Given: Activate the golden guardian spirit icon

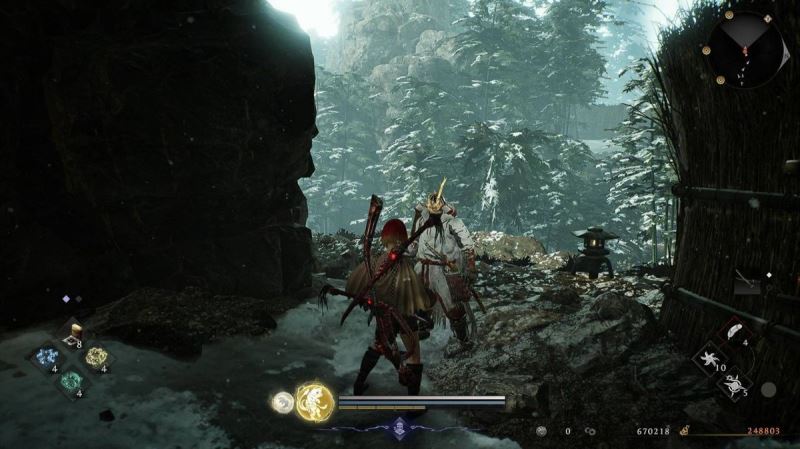Looking at the screenshot, I should tap(315, 401).
